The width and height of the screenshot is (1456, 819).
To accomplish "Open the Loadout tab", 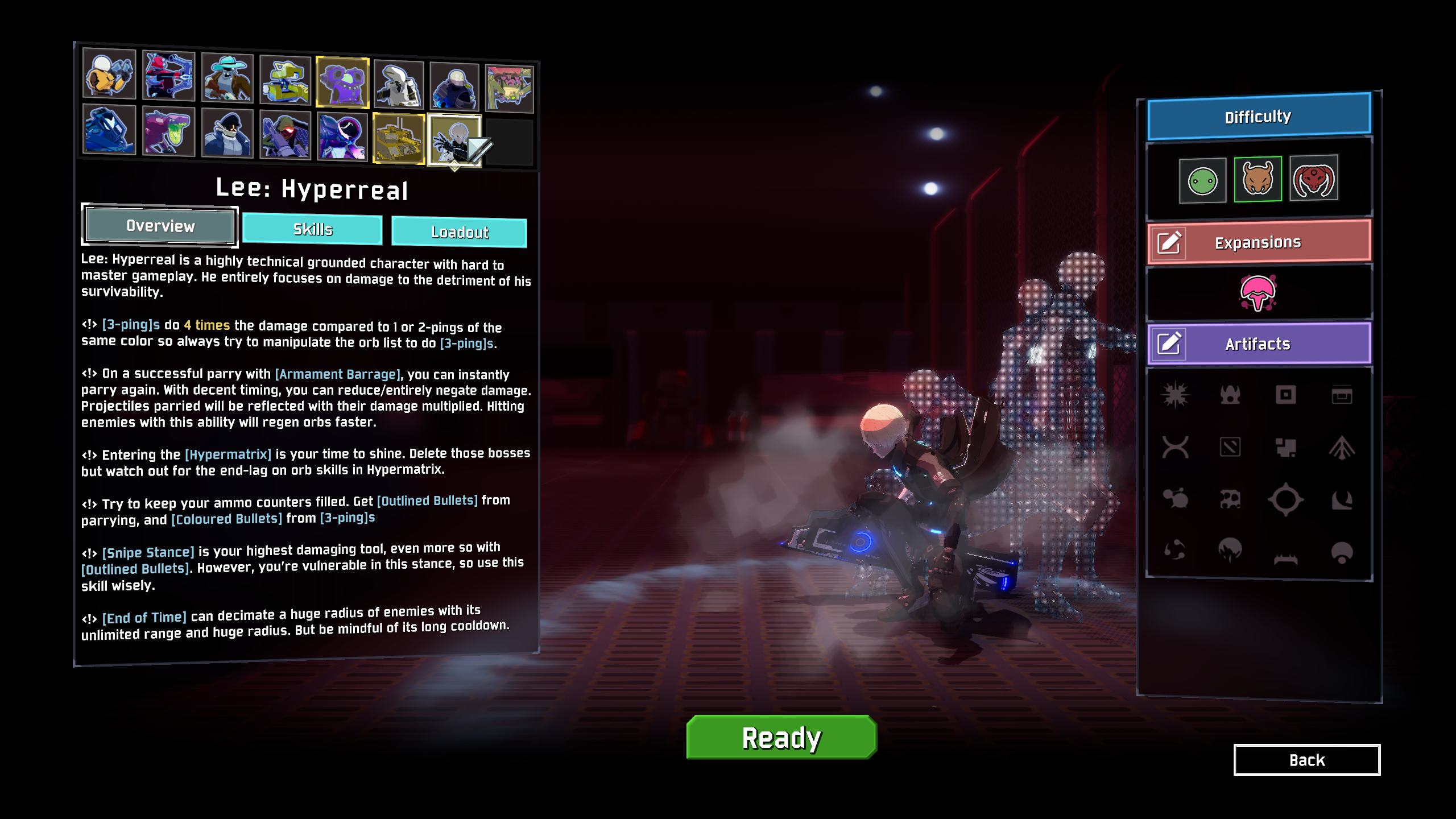I will pyautogui.click(x=459, y=232).
